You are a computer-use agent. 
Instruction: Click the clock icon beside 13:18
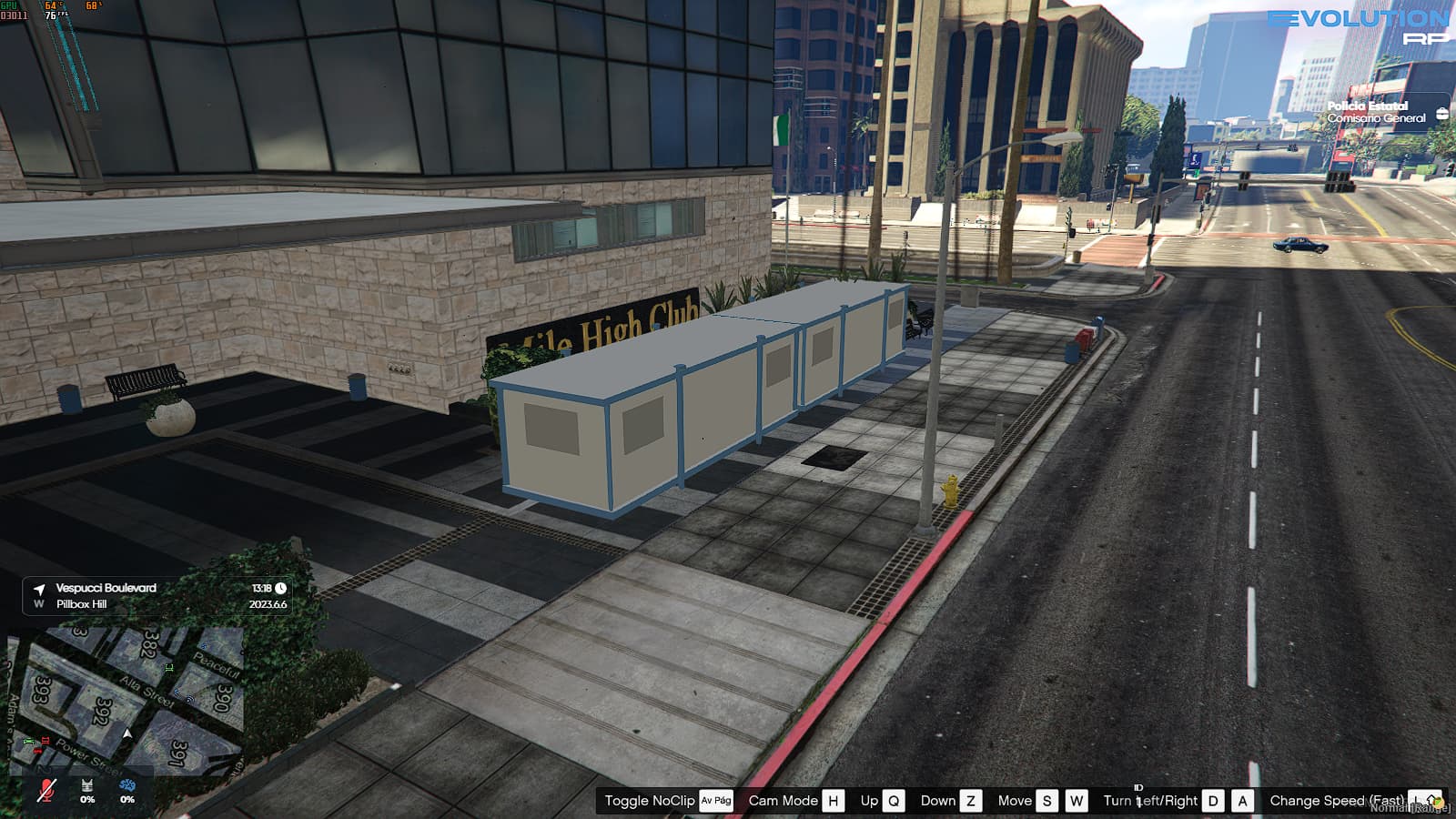[278, 588]
